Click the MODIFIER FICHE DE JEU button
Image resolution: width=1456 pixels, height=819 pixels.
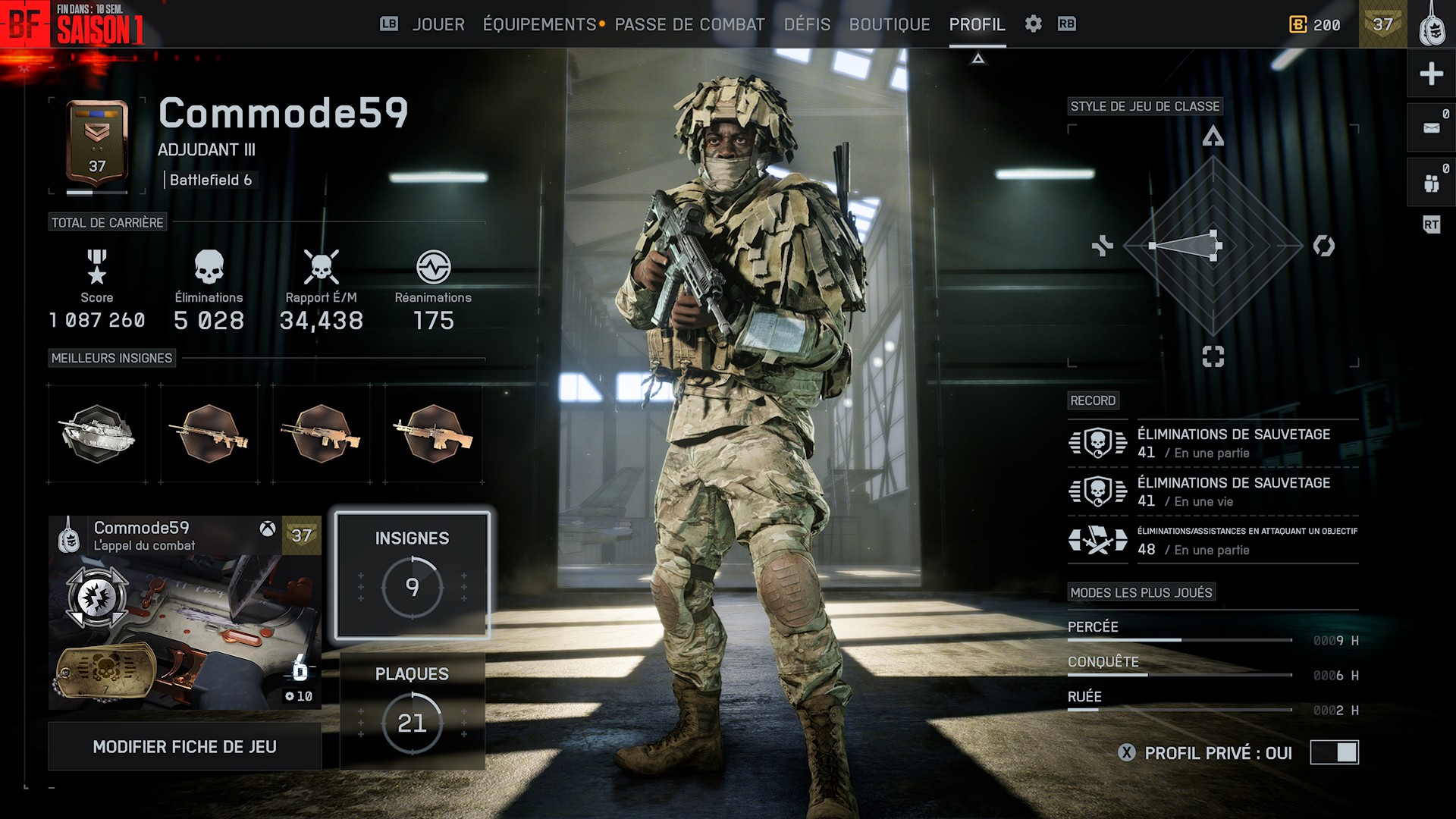coord(184,747)
